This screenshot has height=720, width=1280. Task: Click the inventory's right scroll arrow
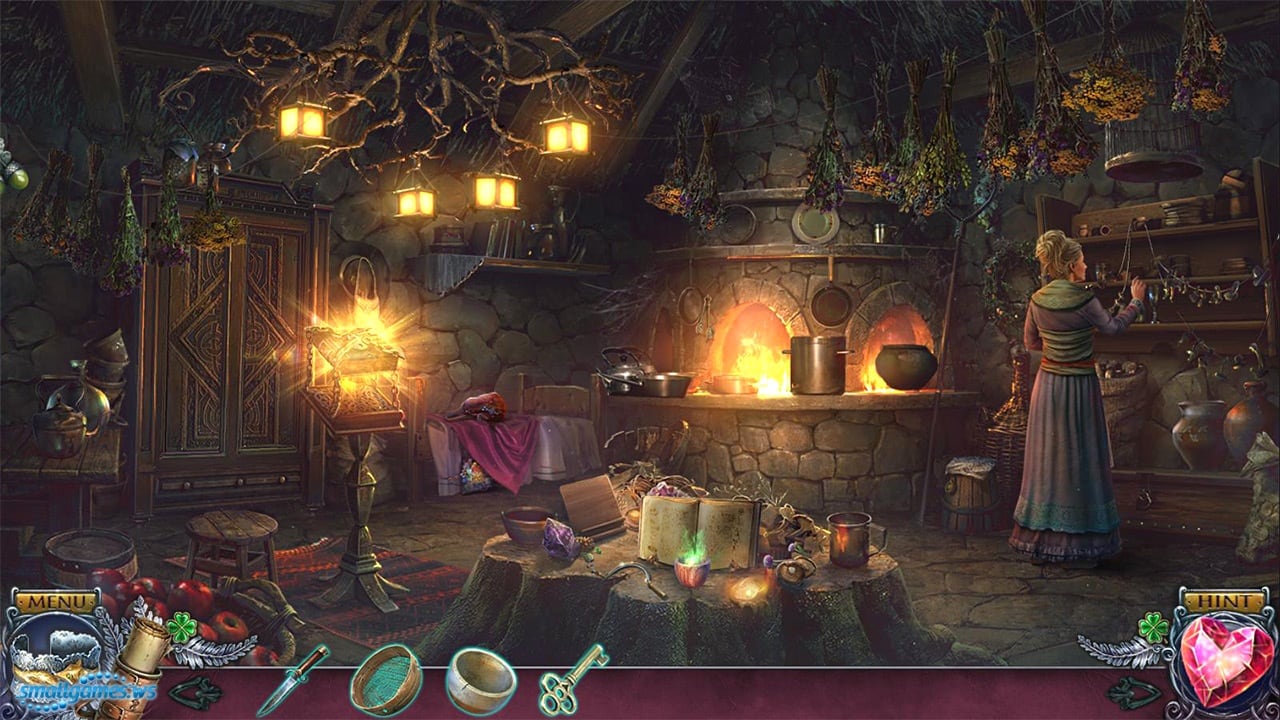(x=1133, y=692)
